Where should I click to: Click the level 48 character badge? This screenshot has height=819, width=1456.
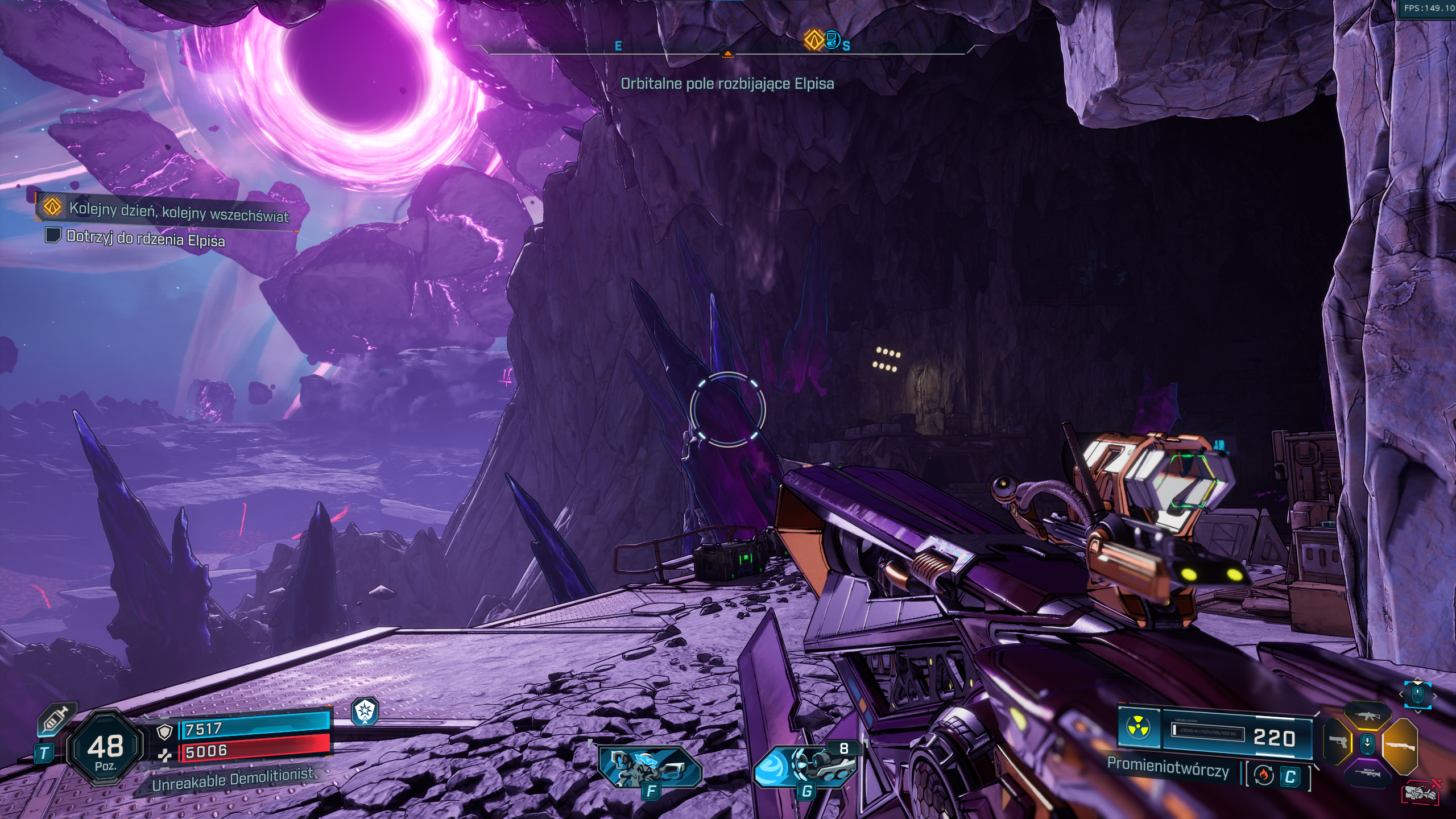point(105,749)
